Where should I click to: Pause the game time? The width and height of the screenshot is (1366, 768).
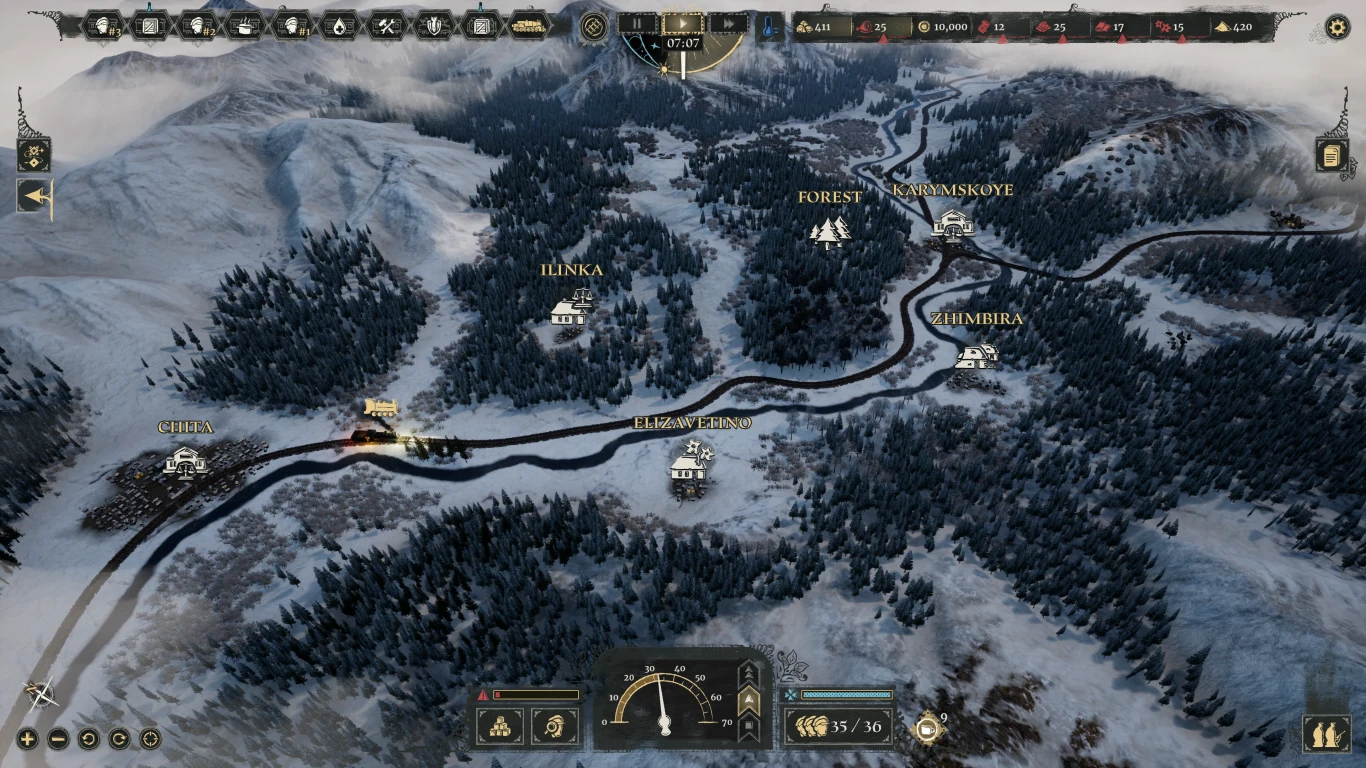[637, 23]
